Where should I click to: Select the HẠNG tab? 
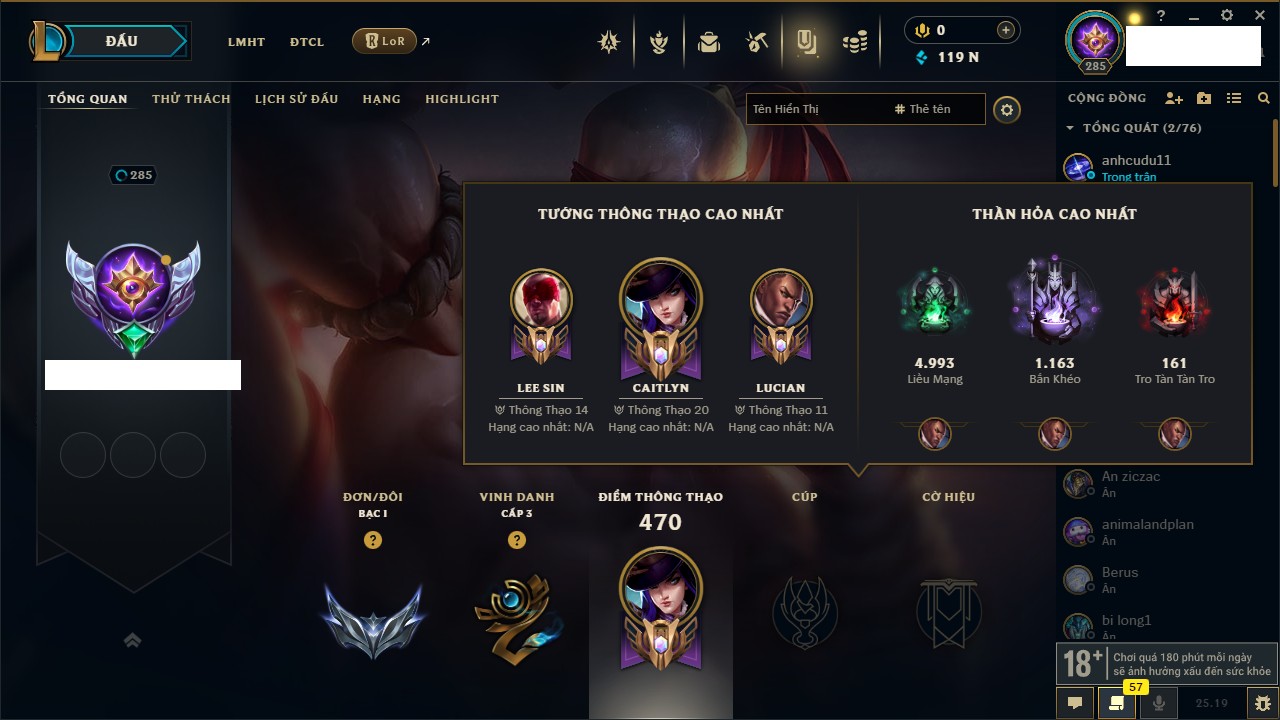tap(381, 99)
